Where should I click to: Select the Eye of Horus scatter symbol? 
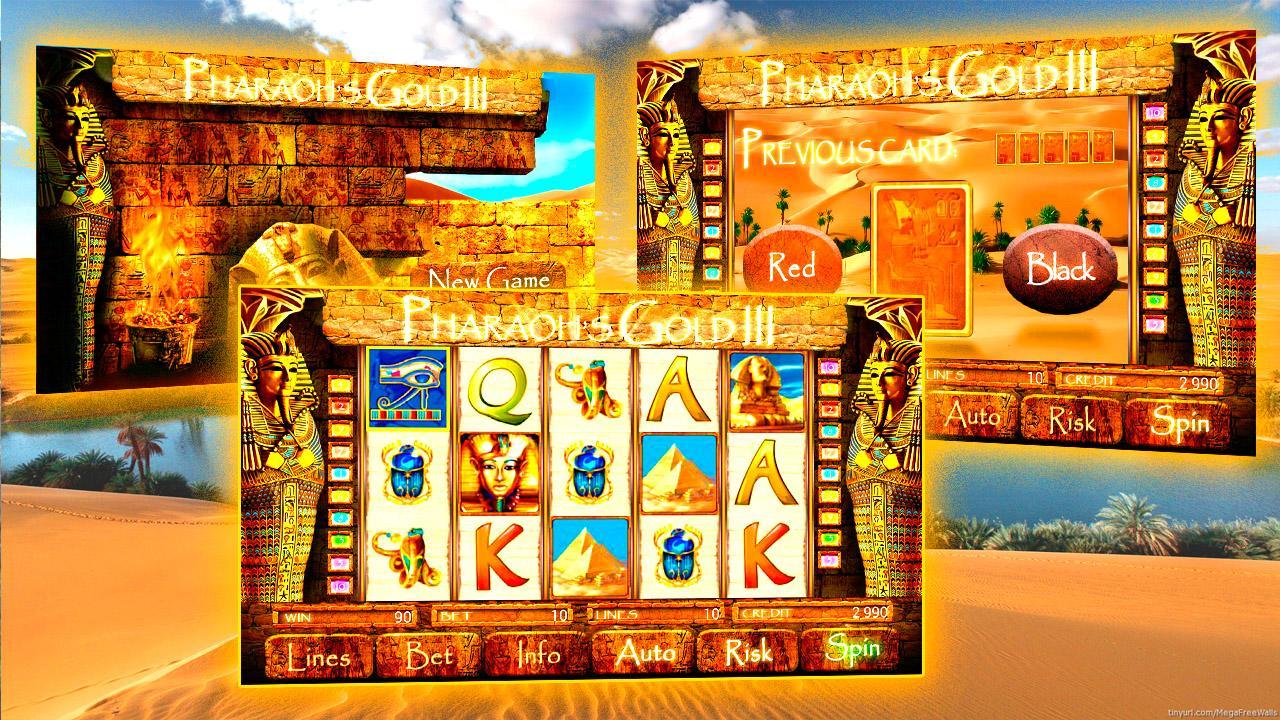(x=407, y=390)
